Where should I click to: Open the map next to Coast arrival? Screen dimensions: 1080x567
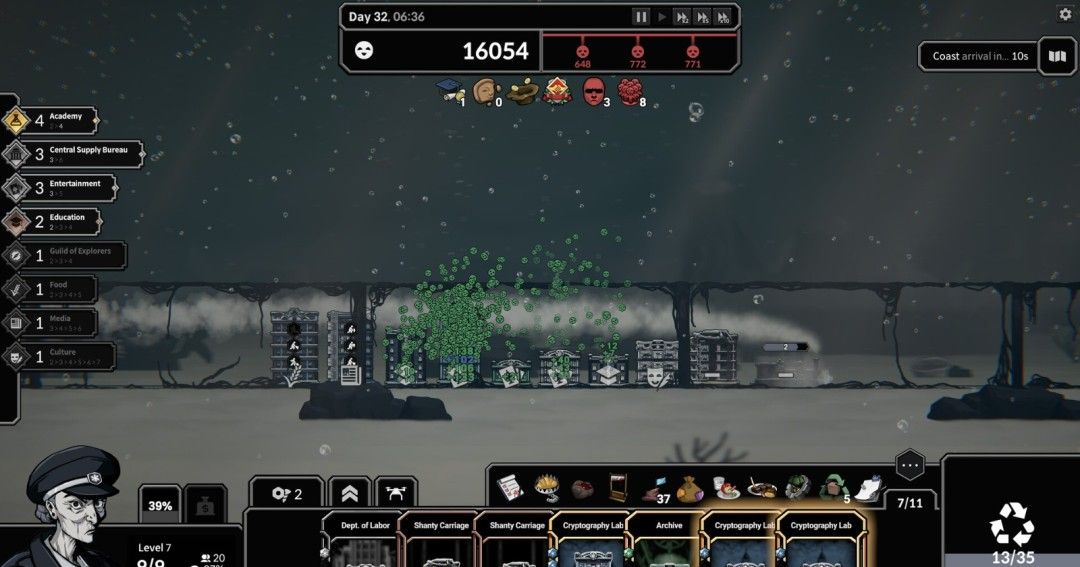pos(1057,56)
